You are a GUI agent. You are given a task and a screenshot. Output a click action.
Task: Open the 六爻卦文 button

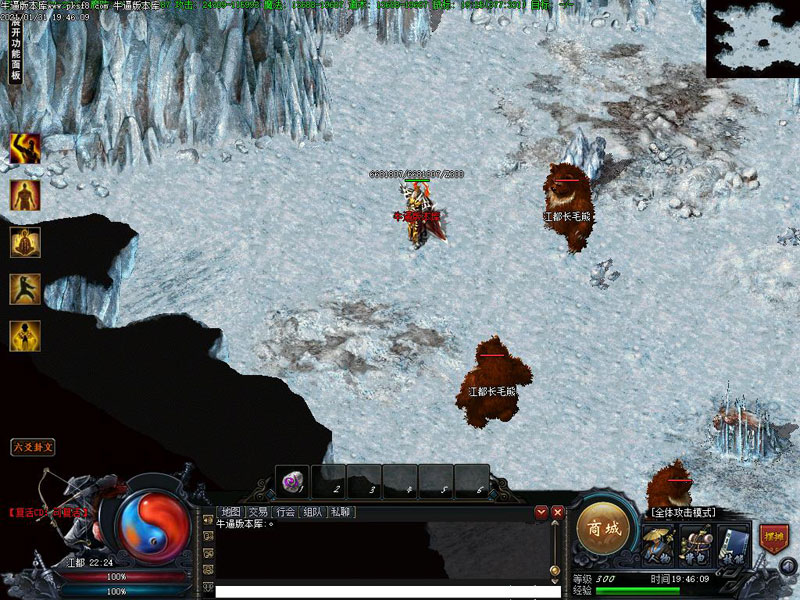(33, 447)
